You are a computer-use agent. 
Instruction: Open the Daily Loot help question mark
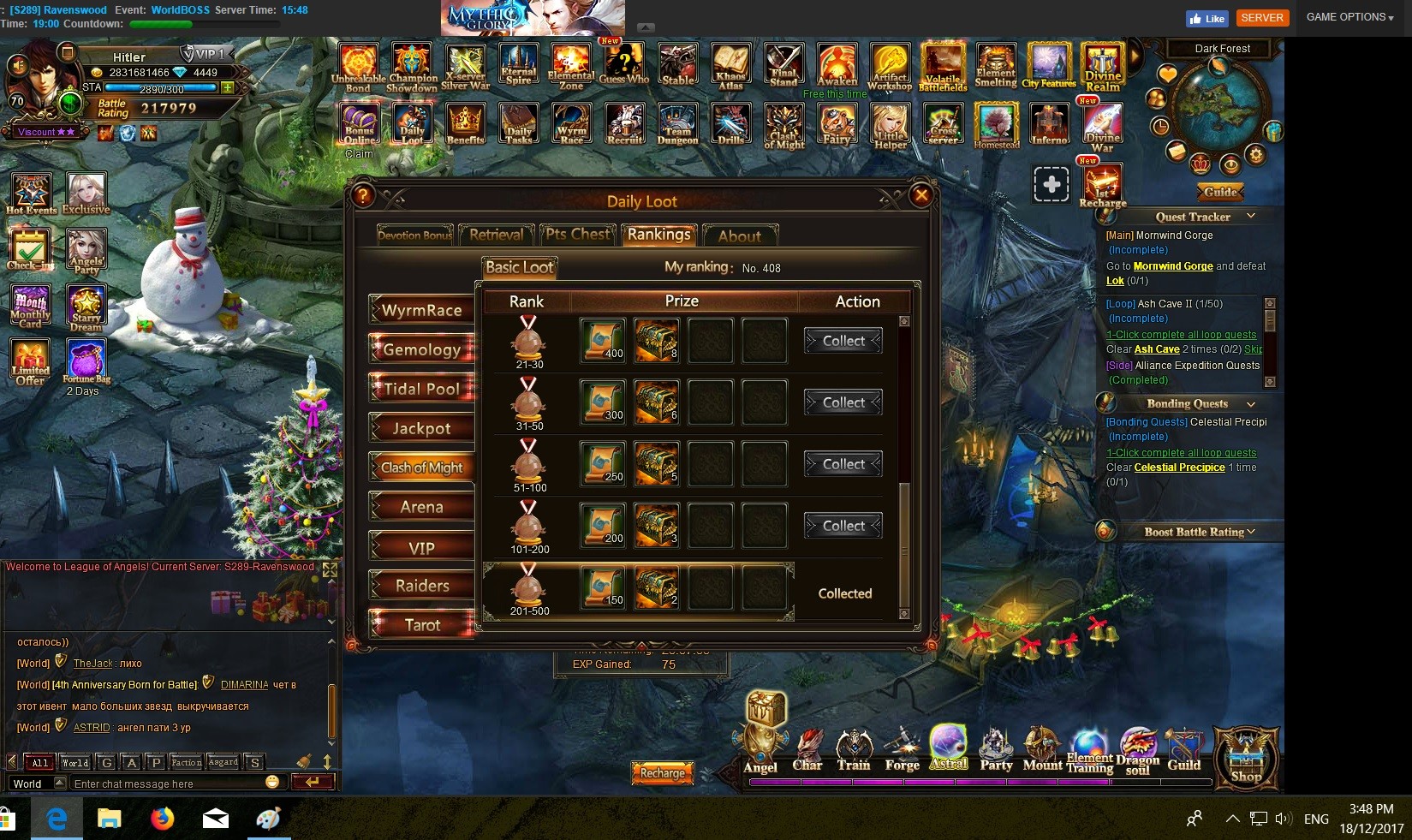coord(363,195)
